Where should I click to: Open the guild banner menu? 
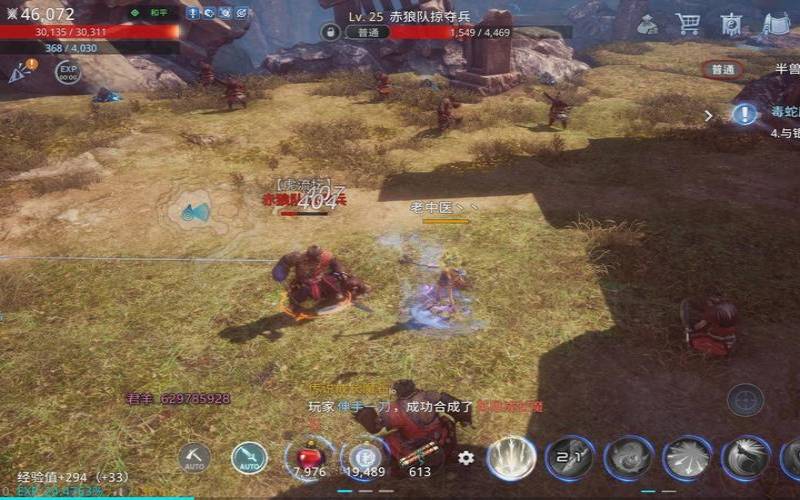click(731, 22)
